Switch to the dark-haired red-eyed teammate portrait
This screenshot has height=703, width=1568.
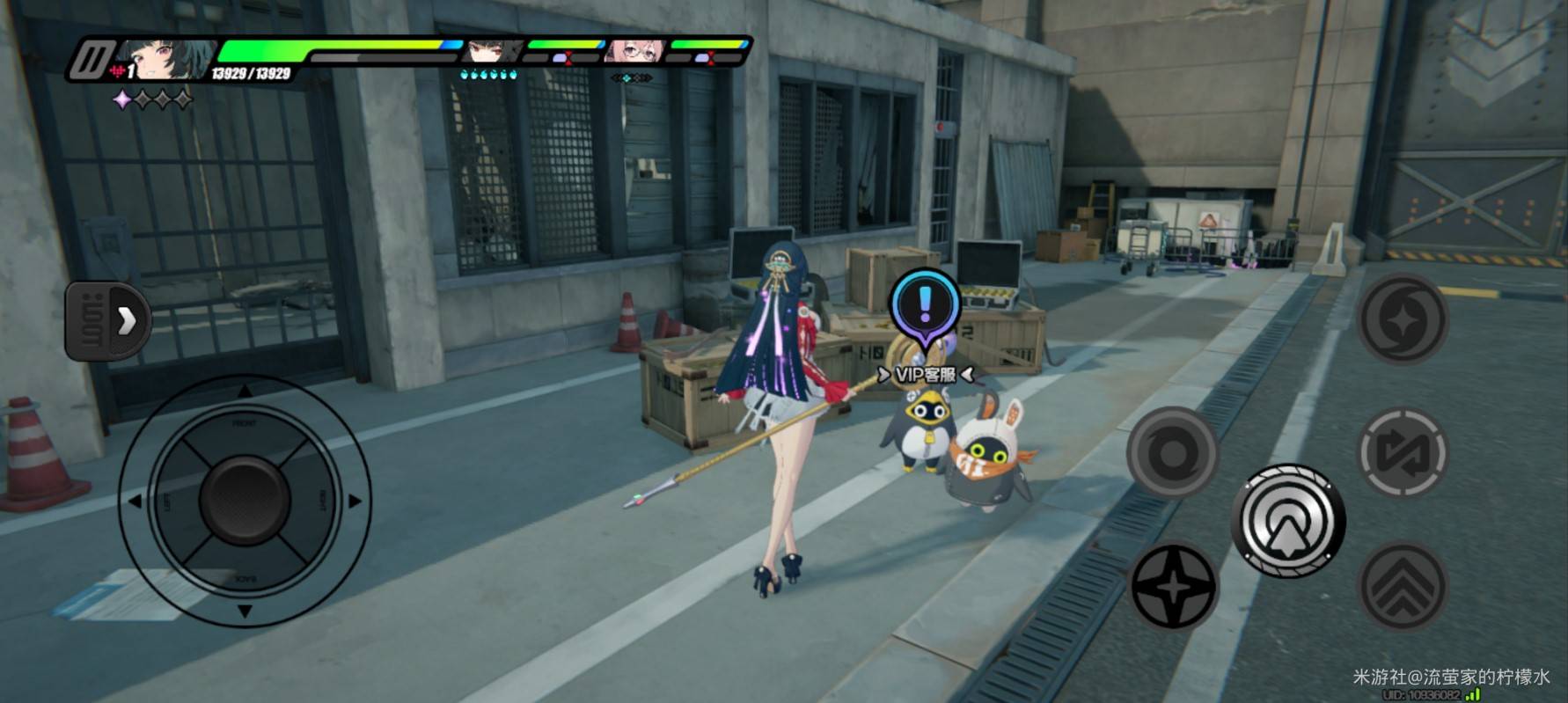pos(493,51)
